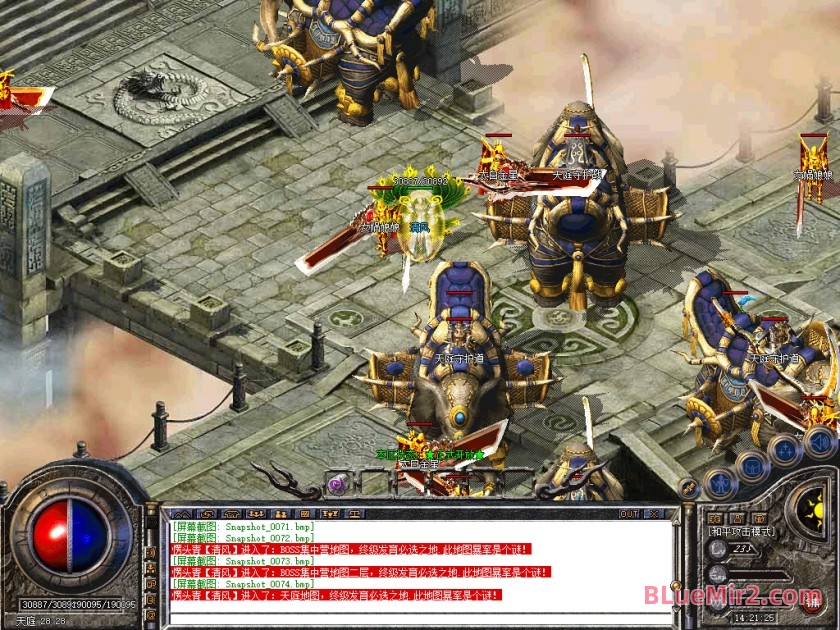Open the bag inventory round button
This screenshot has width=840, height=630.
(x=753, y=465)
